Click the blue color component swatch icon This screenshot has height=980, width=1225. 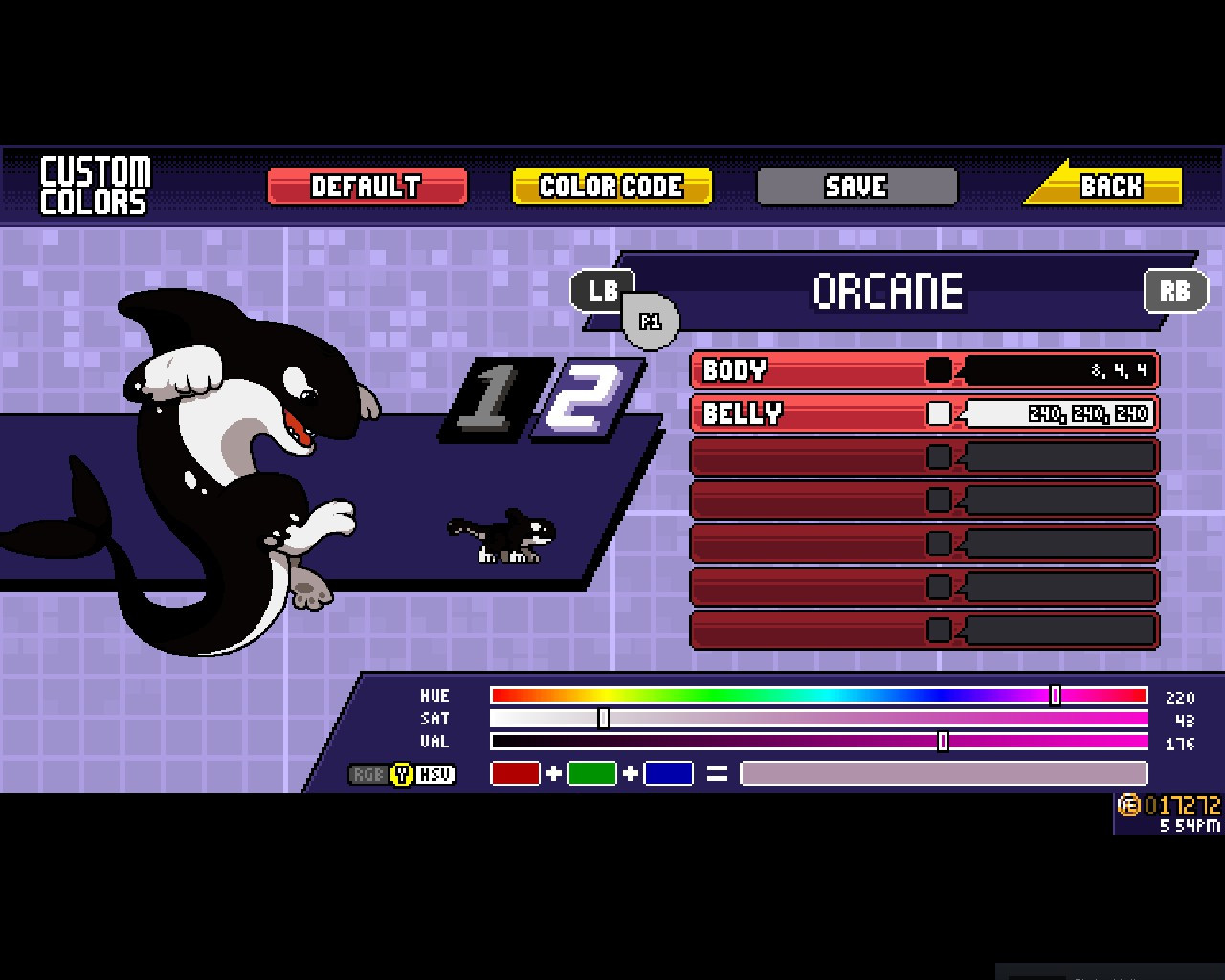pyautogui.click(x=667, y=772)
